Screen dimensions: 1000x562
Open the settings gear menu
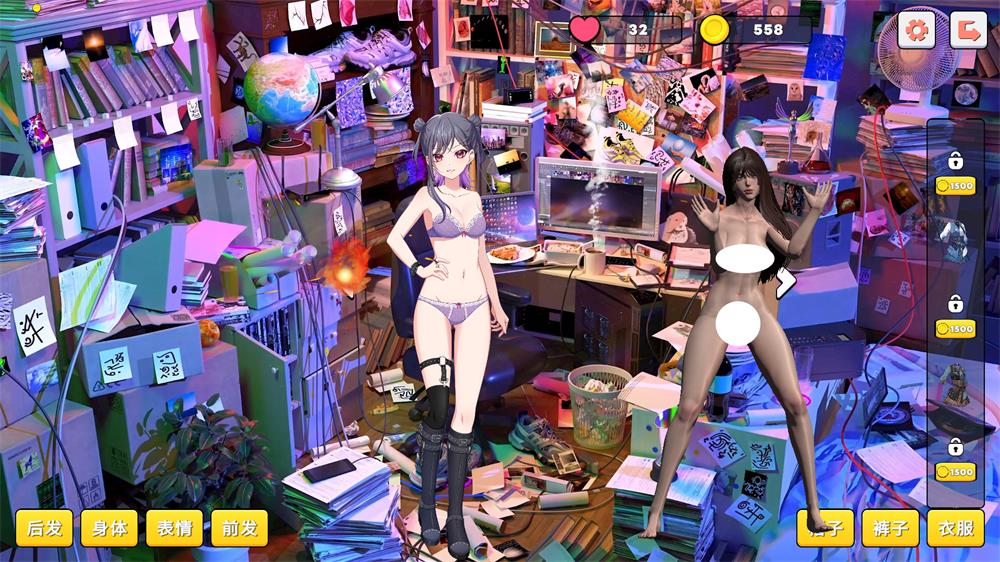coord(916,29)
